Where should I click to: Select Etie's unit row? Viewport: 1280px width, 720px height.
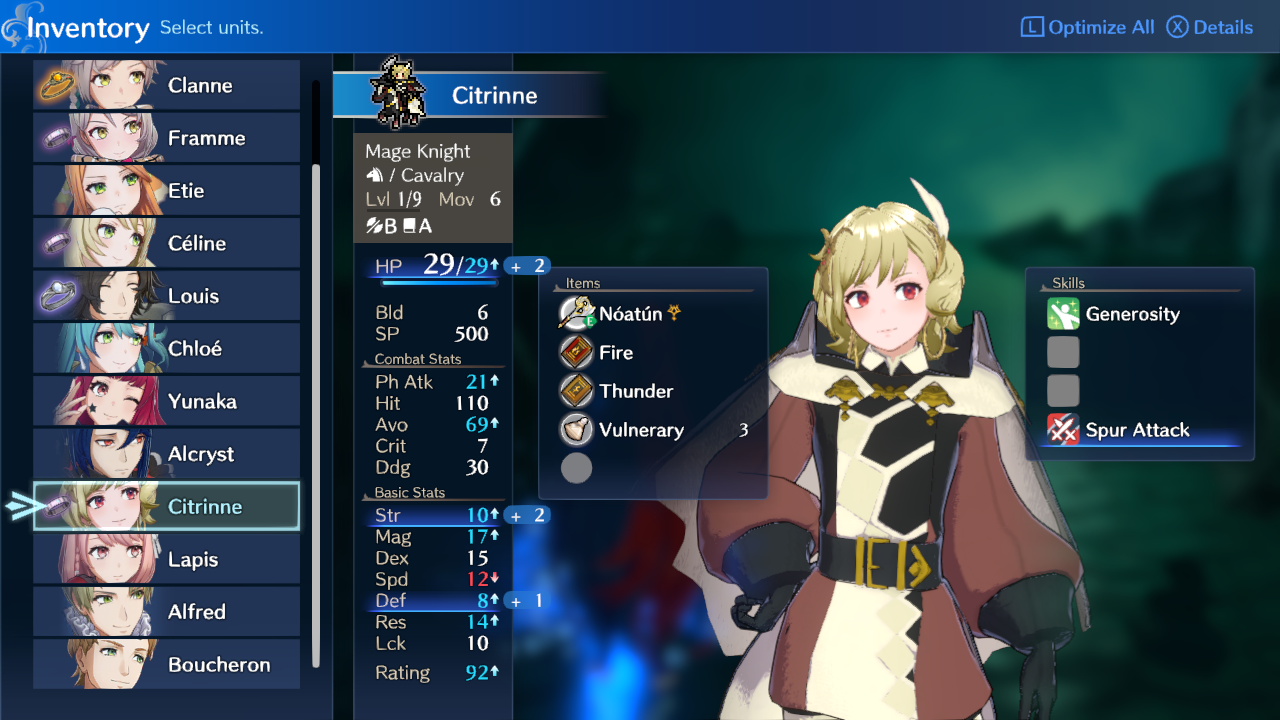tap(167, 191)
